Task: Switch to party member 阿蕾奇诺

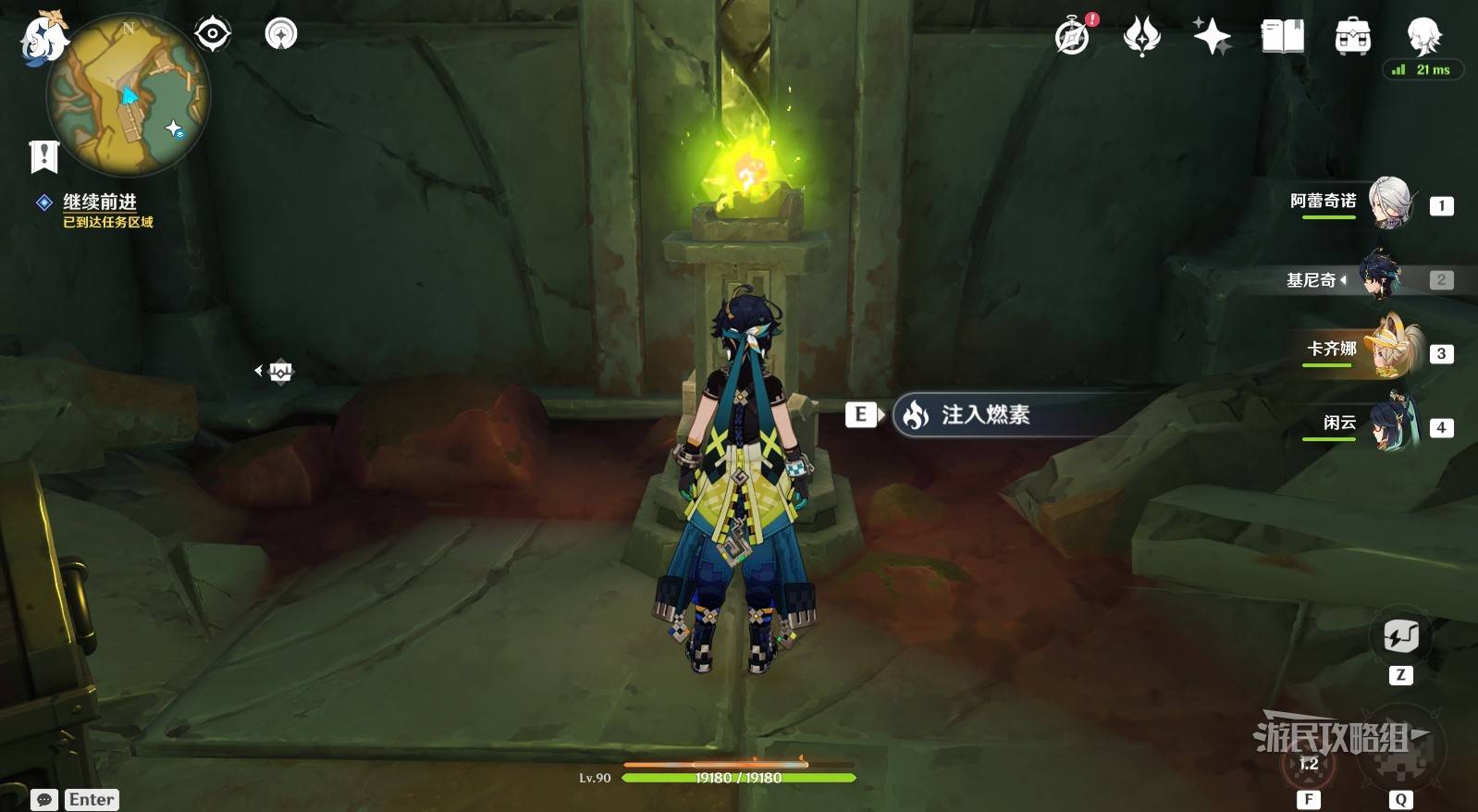Action: point(1387,203)
